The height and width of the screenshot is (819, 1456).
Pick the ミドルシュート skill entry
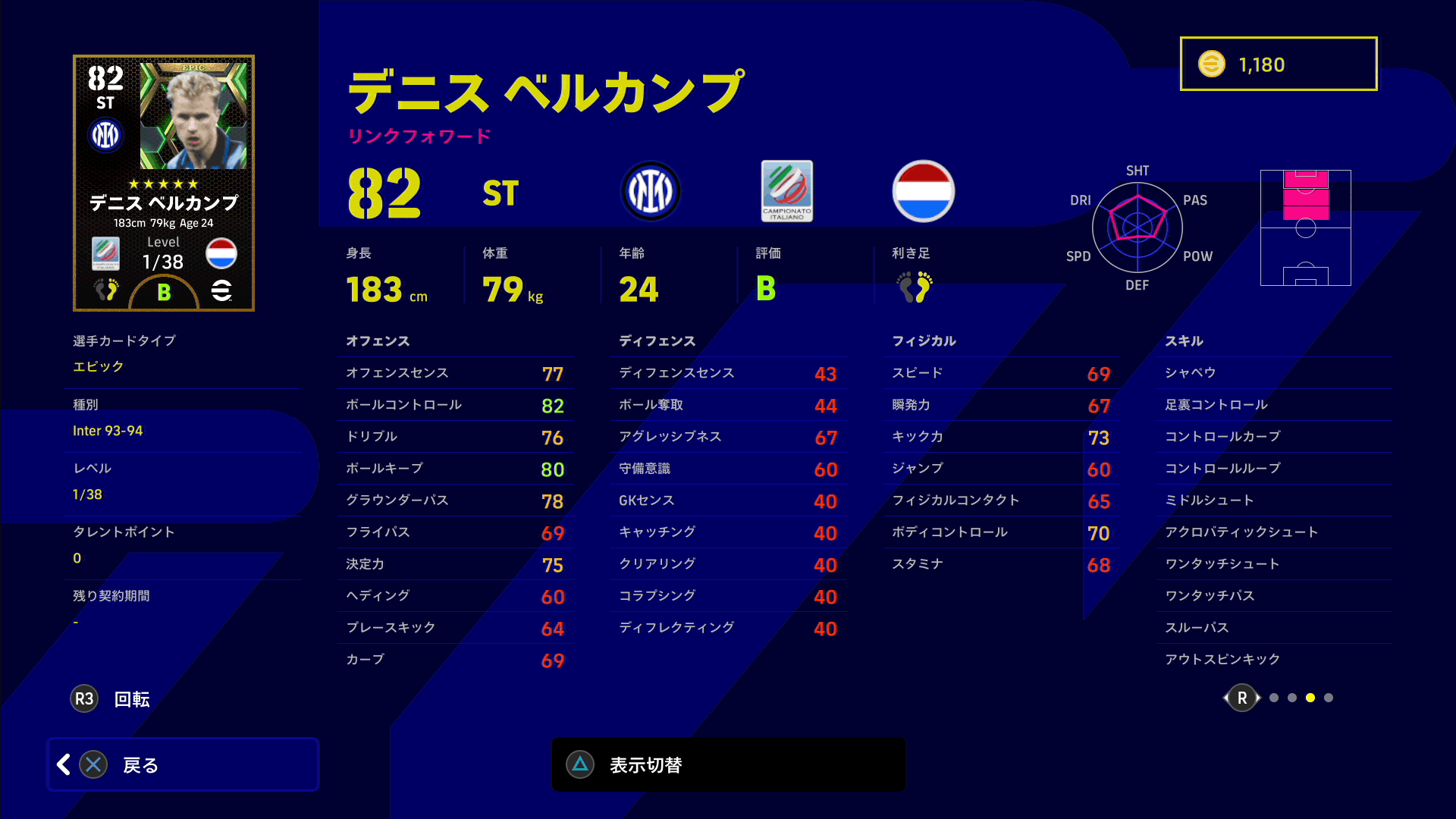coord(1278,500)
